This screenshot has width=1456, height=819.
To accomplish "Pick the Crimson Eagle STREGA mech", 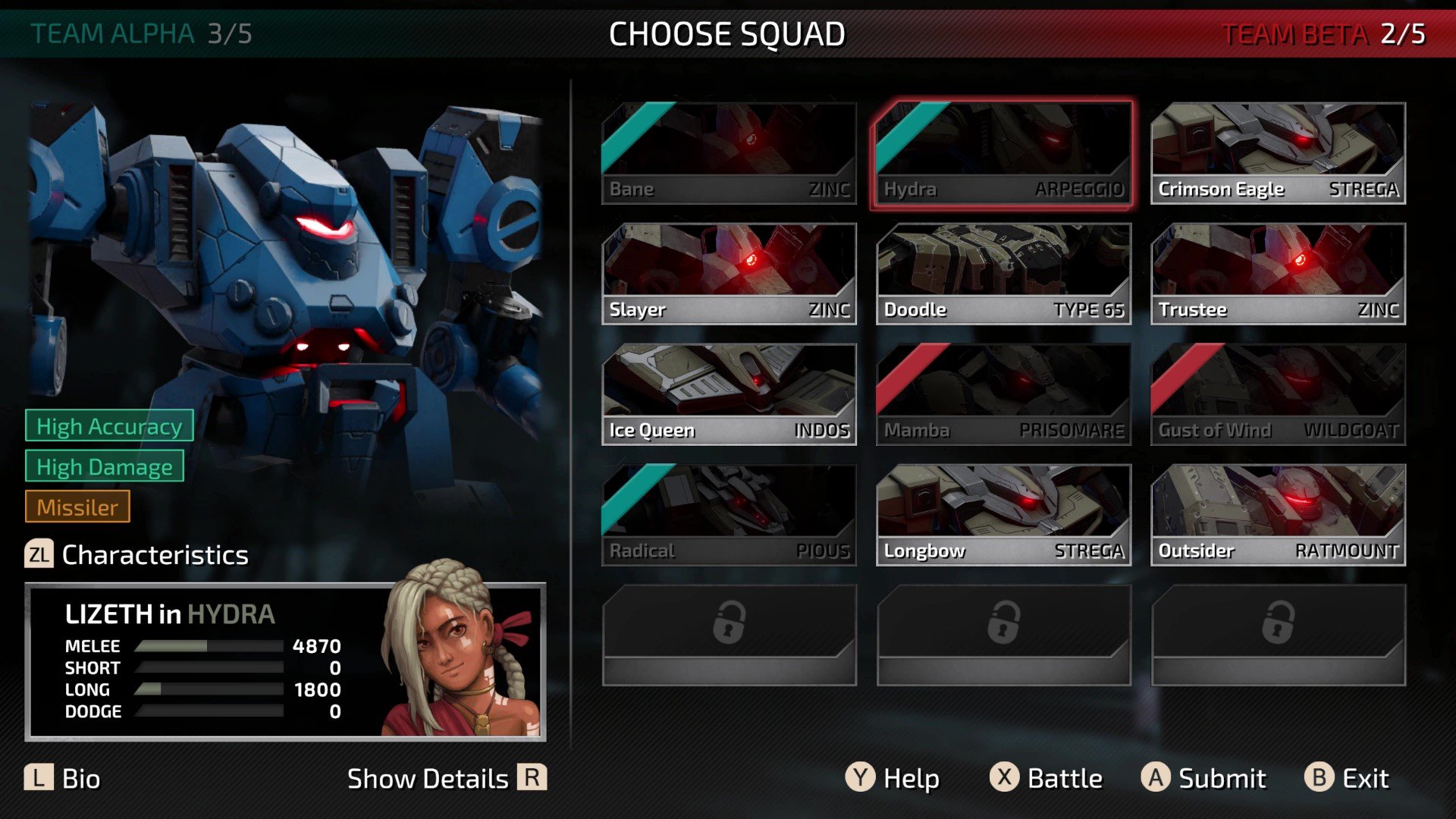I will coord(1278,153).
